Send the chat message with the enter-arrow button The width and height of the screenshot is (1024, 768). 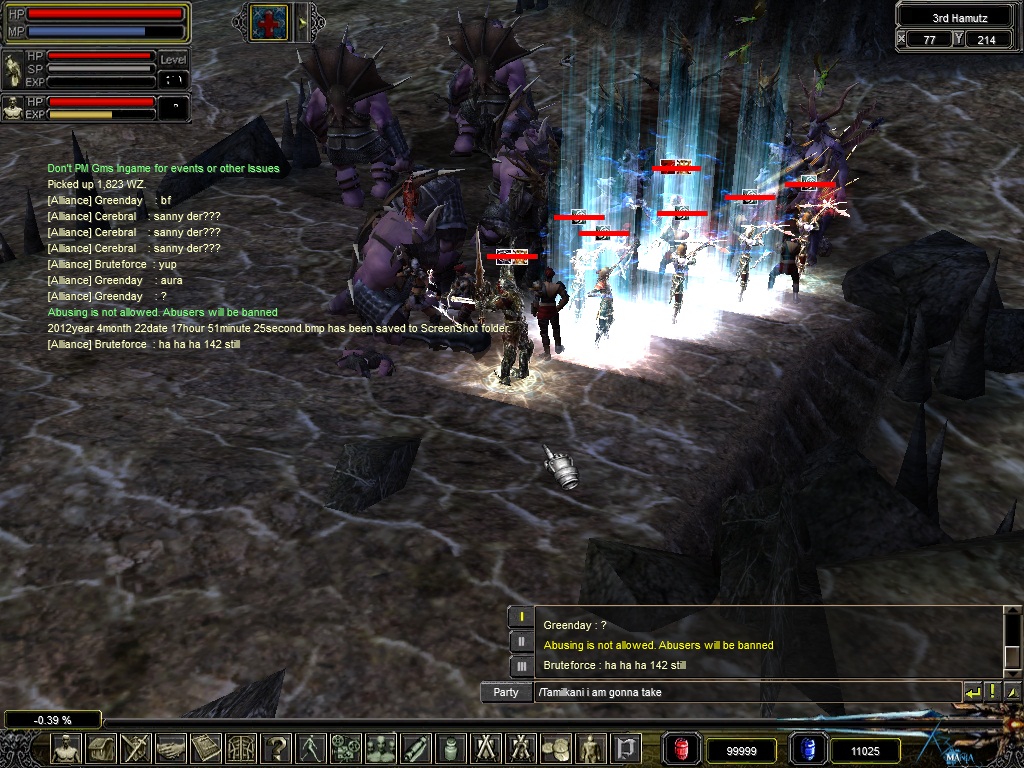click(x=972, y=692)
